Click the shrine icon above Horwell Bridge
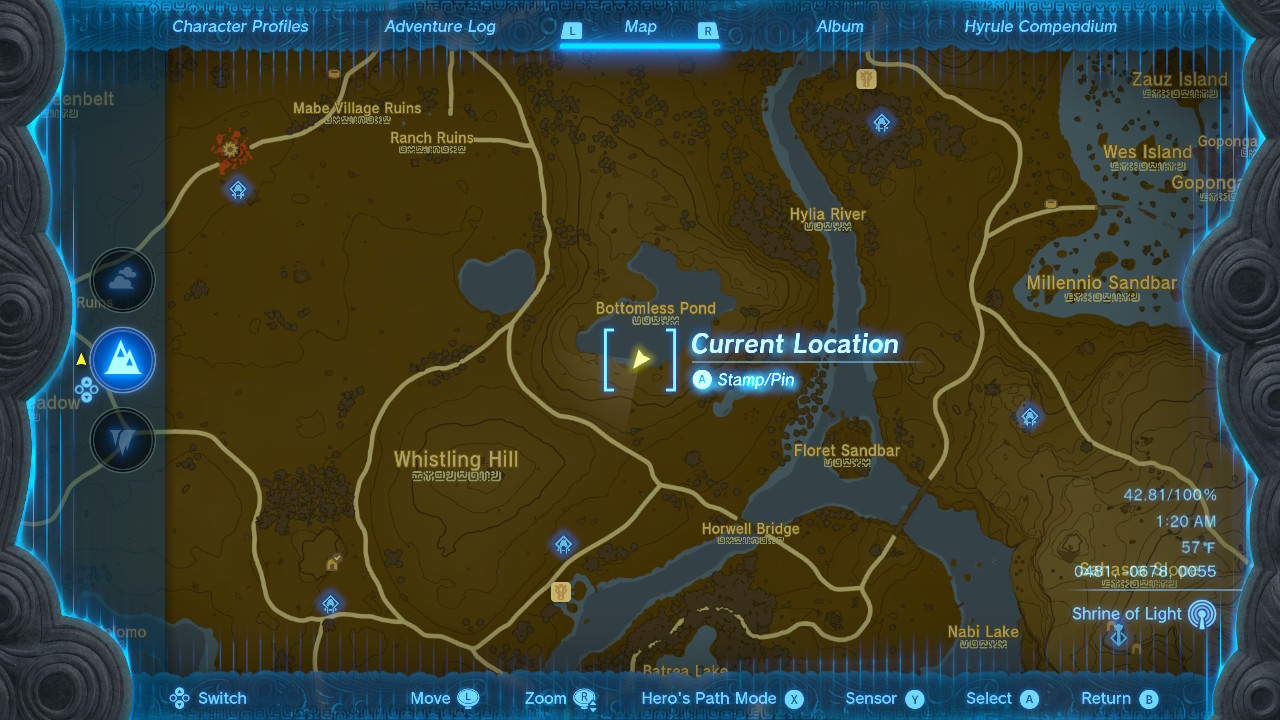Screen dimensions: 1280x720 pos(563,544)
